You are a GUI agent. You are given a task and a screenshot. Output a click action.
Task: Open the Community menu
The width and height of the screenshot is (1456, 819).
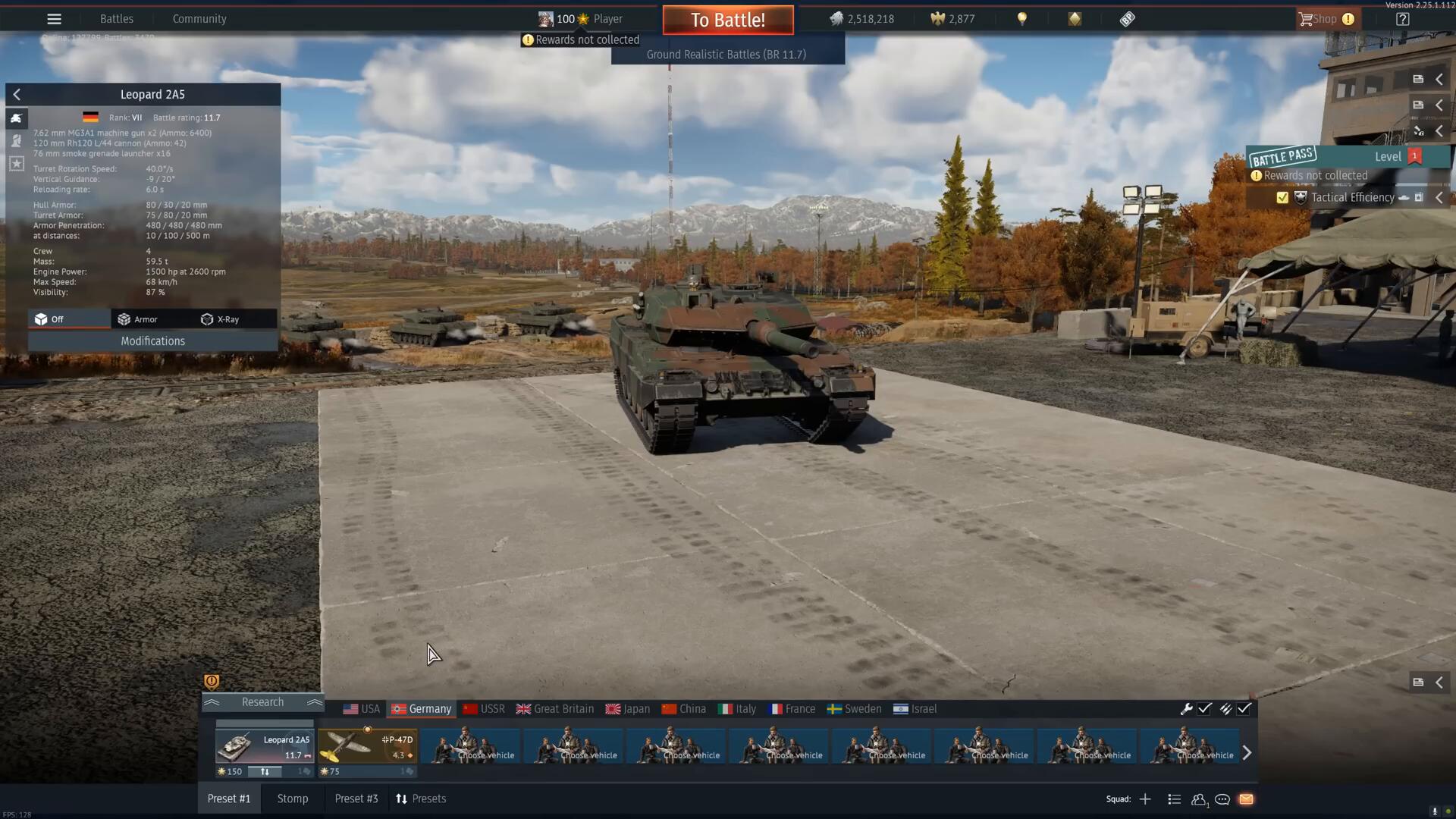pos(199,19)
